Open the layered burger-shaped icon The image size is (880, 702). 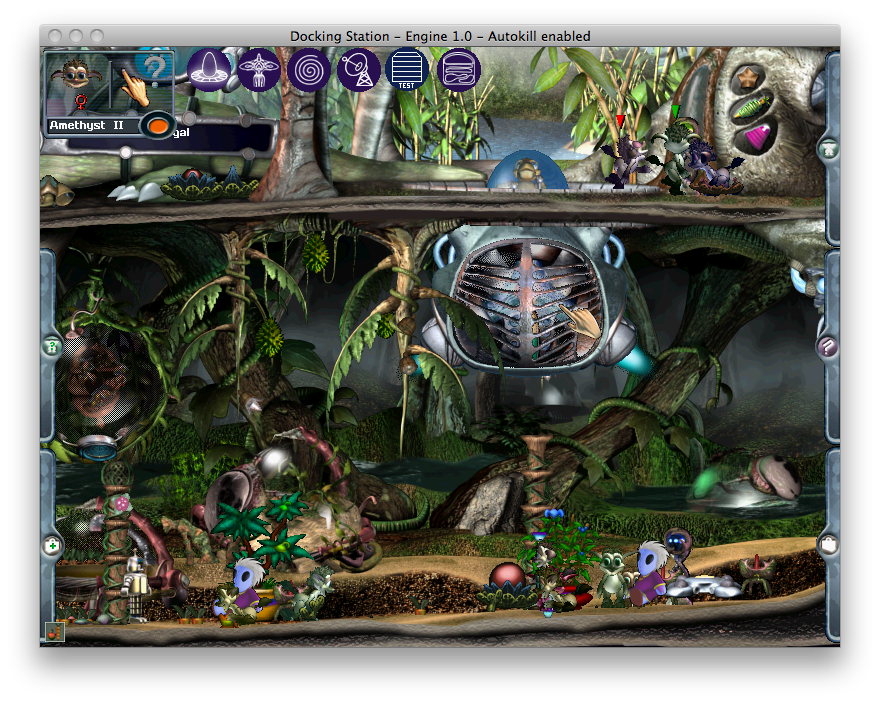459,70
